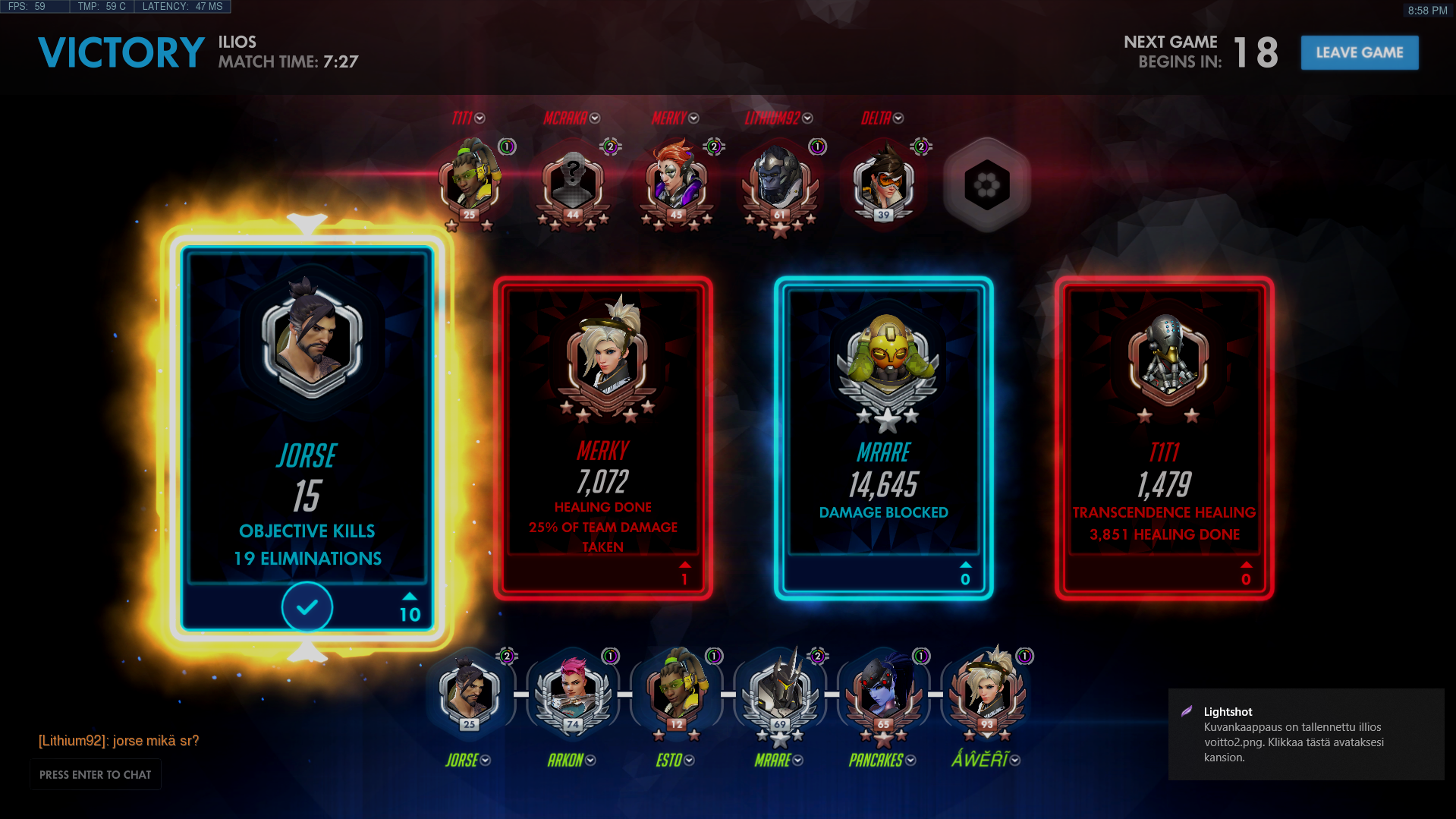
Task: Open dropdown next to teammate Pancakes
Action: pos(910,761)
